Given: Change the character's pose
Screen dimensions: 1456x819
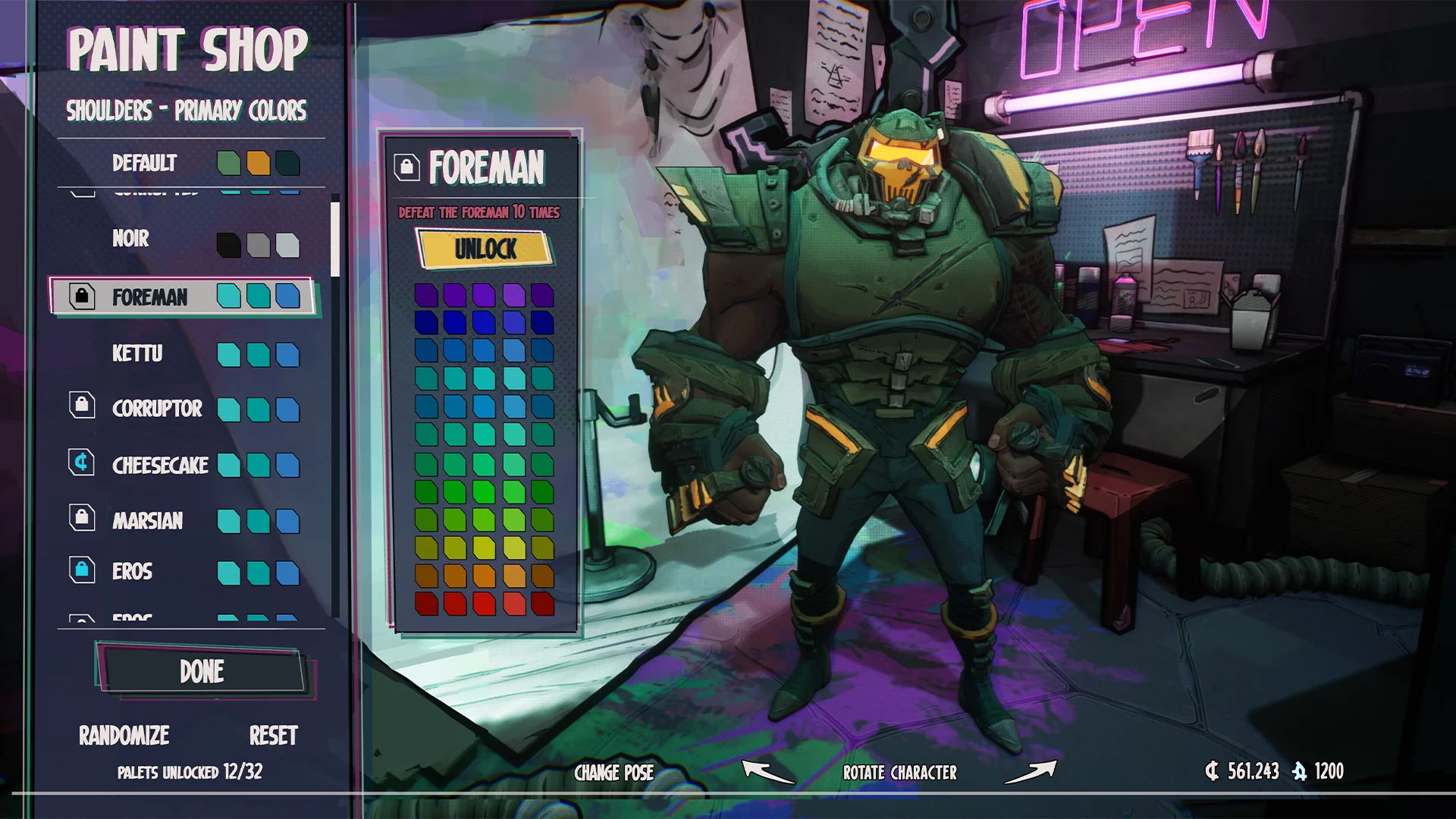Looking at the screenshot, I should point(613,773).
